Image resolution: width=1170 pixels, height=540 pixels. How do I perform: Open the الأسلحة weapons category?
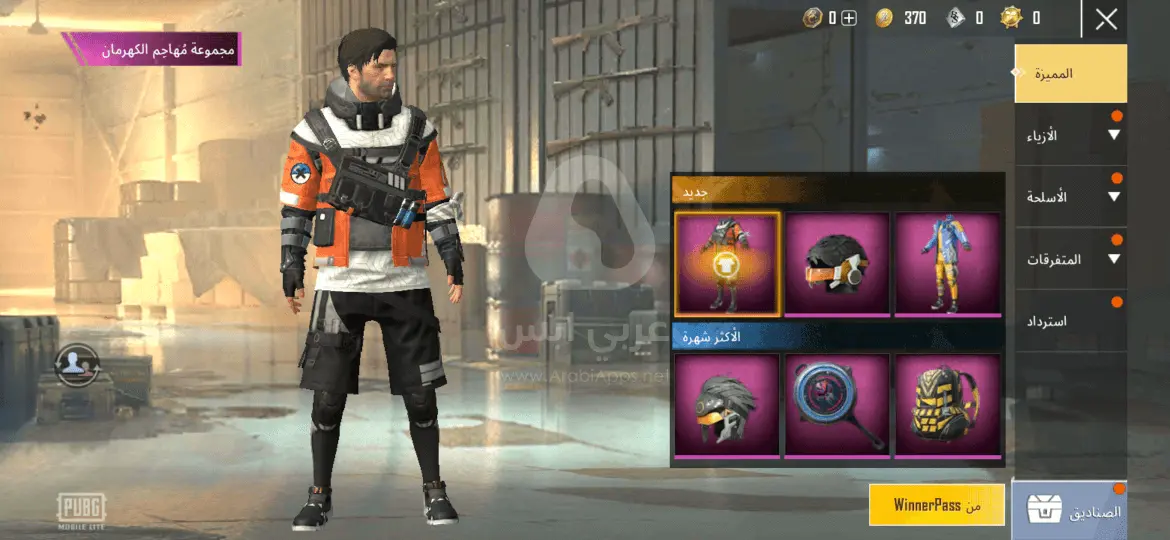click(1070, 197)
